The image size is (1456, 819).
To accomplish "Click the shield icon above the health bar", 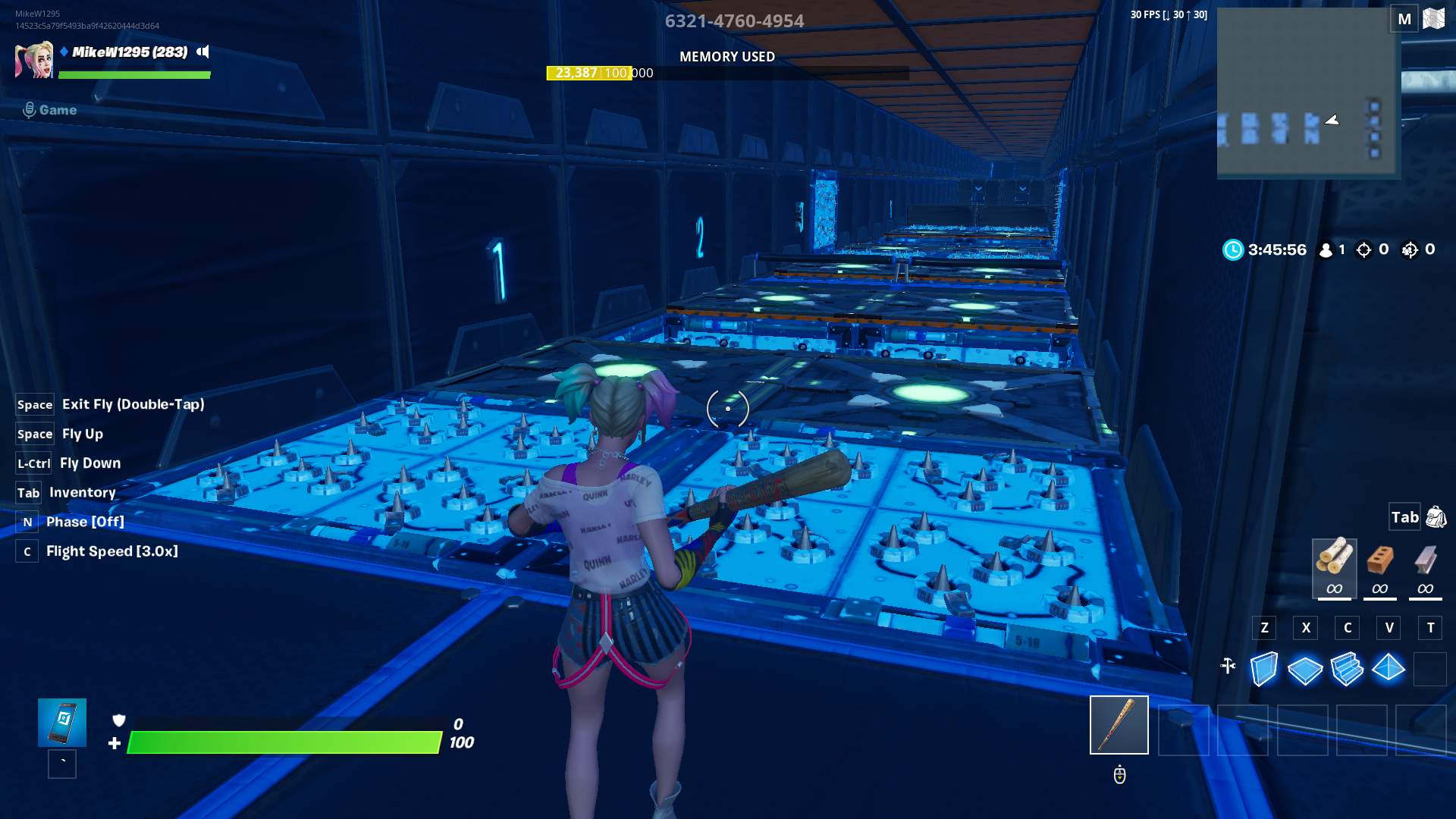I will coord(120,721).
